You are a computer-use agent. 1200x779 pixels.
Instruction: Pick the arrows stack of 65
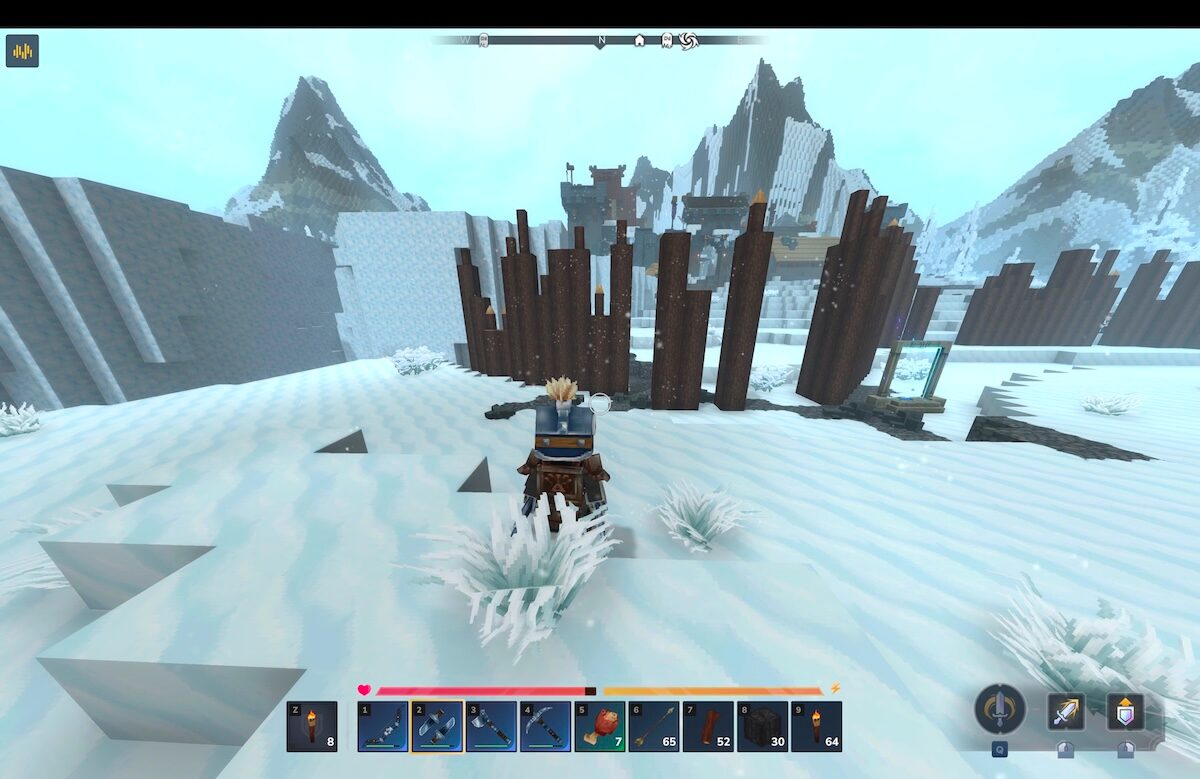click(x=654, y=726)
